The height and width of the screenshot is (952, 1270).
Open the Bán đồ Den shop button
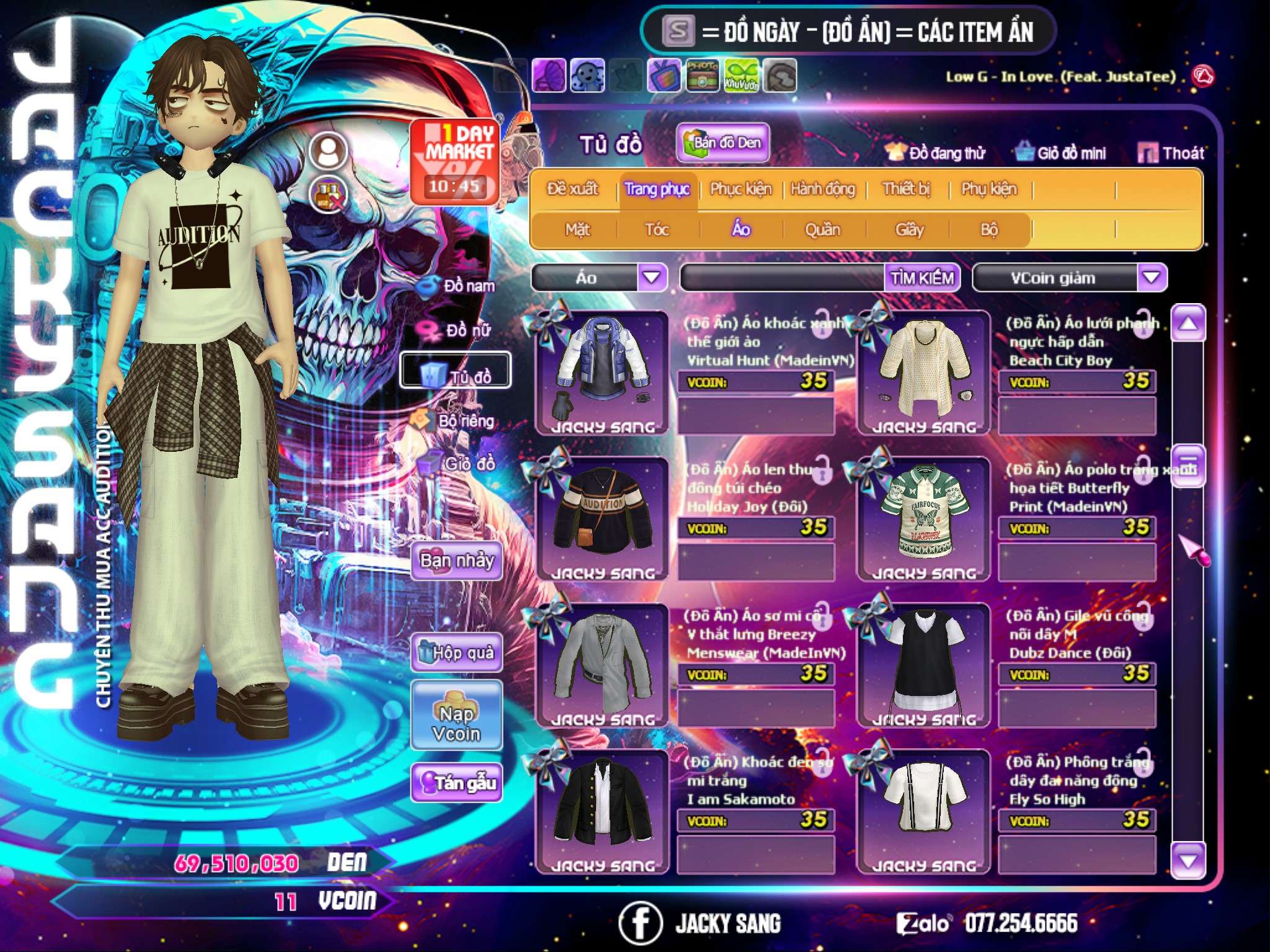(722, 143)
